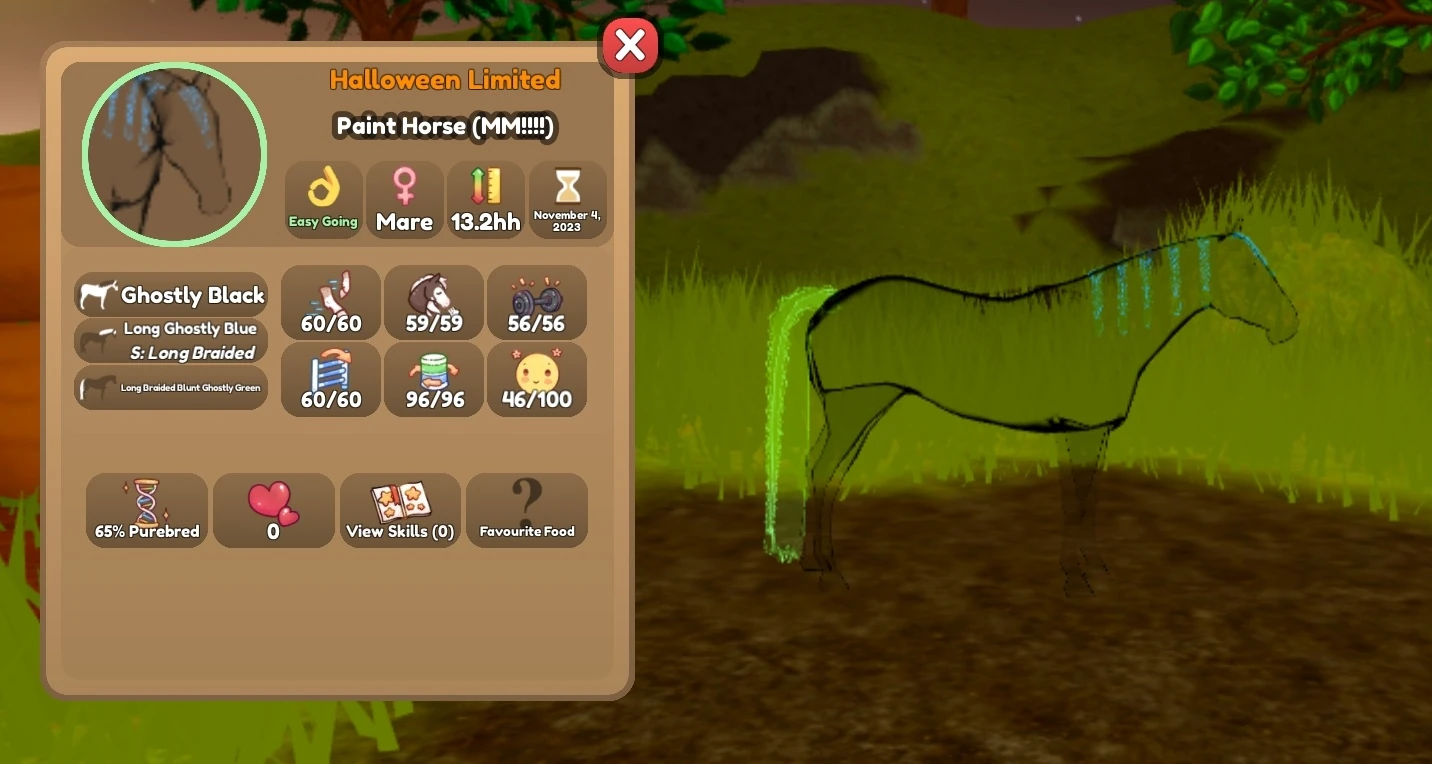Click the dumbbell strength stat icon

(537, 302)
